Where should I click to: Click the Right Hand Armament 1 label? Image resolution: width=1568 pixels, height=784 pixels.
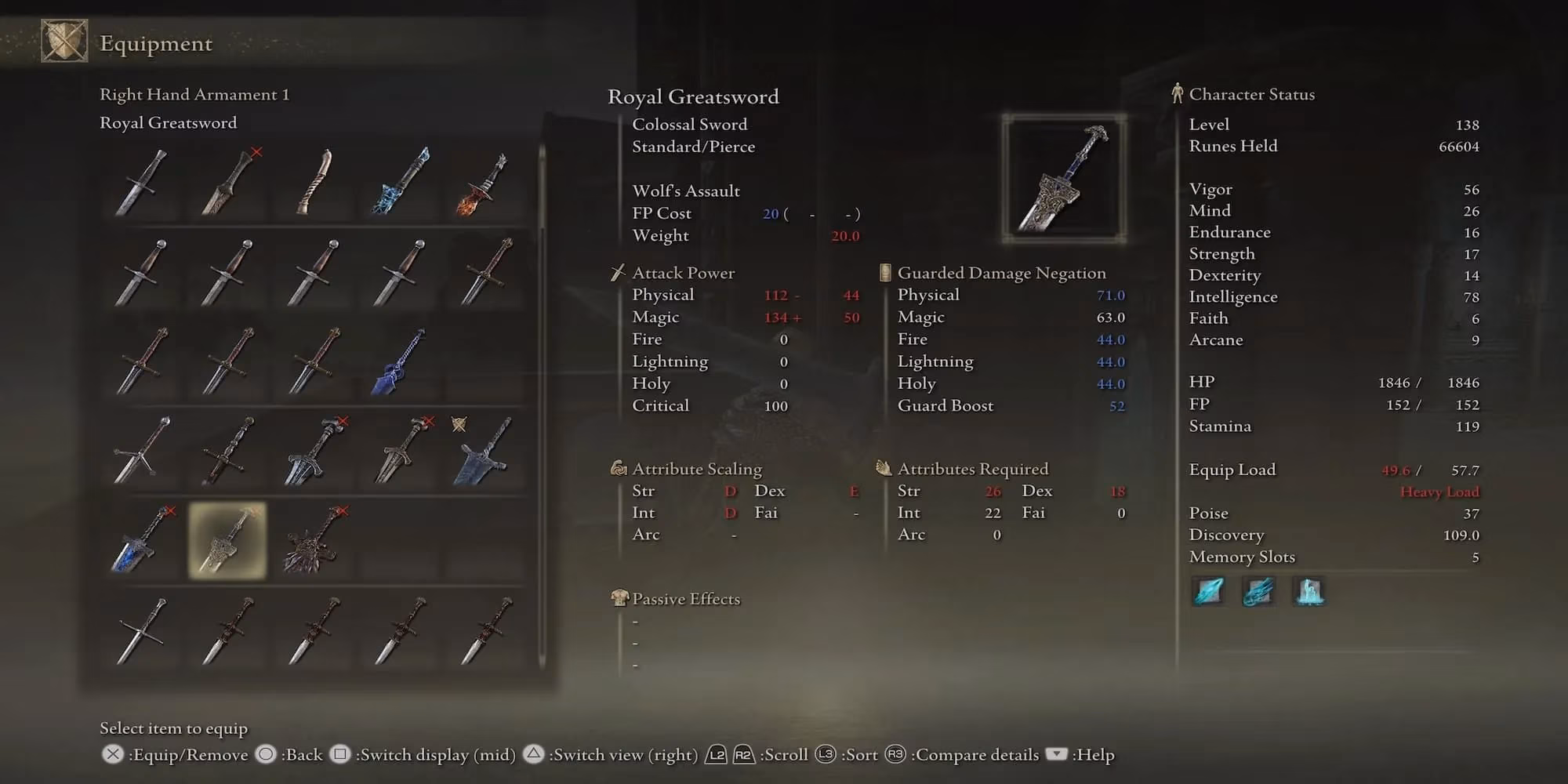tap(194, 94)
